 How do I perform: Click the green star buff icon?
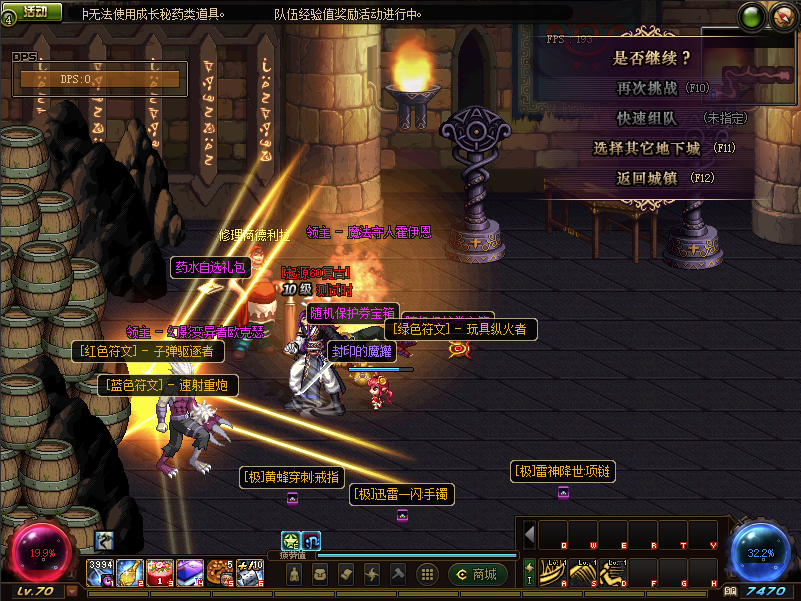291,540
